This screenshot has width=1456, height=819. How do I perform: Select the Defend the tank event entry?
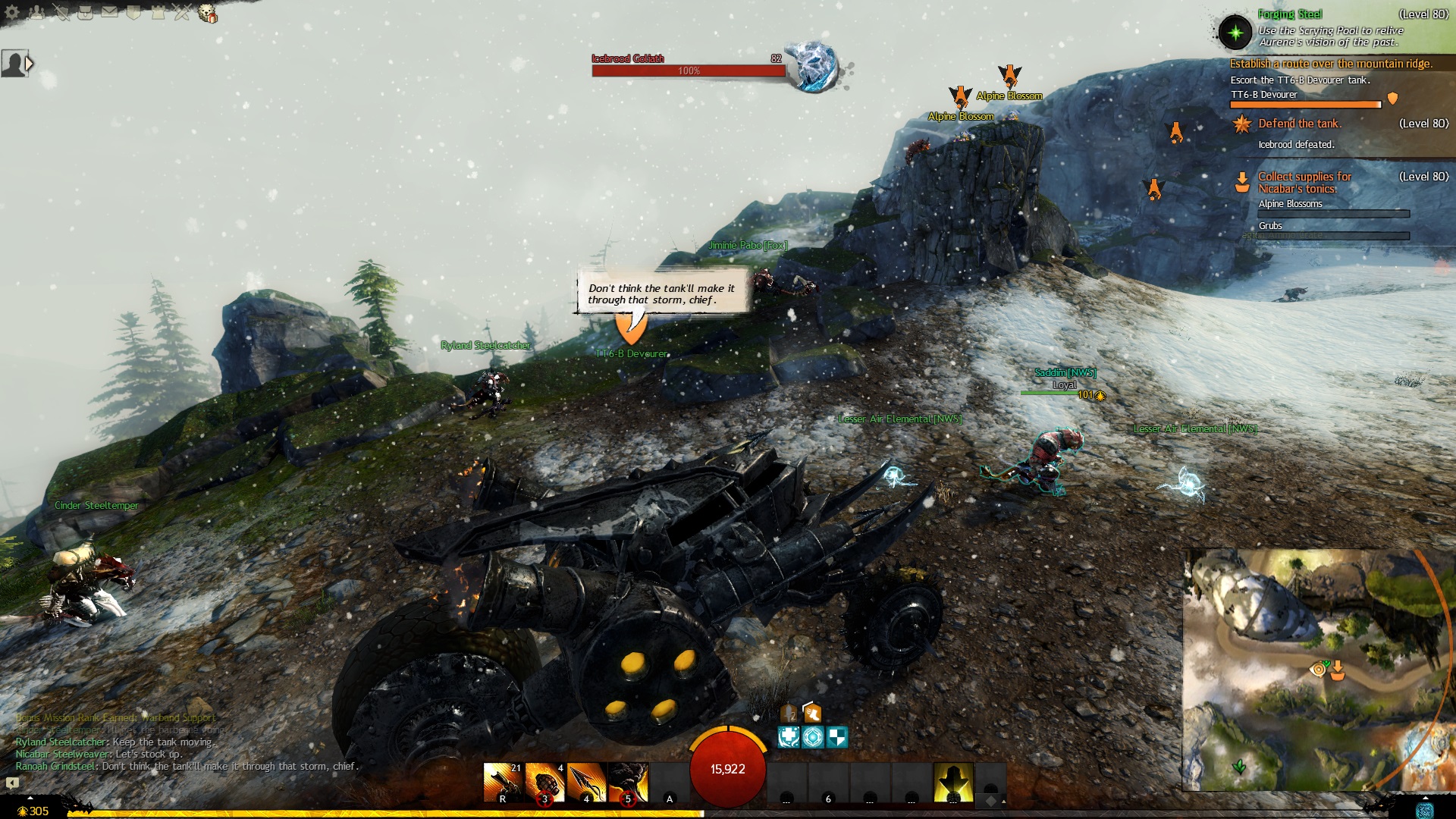click(1300, 124)
